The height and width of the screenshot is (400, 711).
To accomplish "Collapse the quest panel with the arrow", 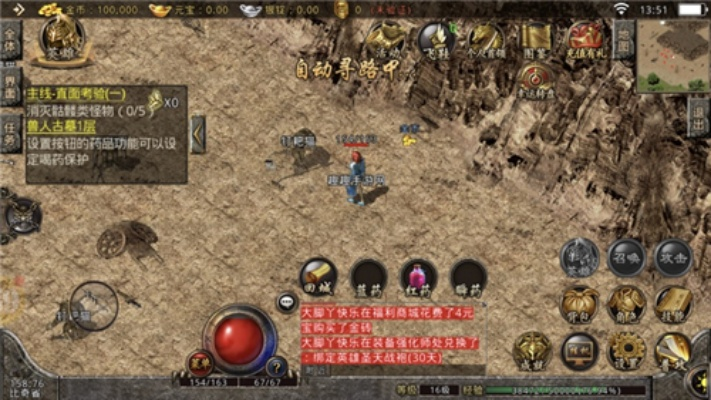I will coord(198,133).
